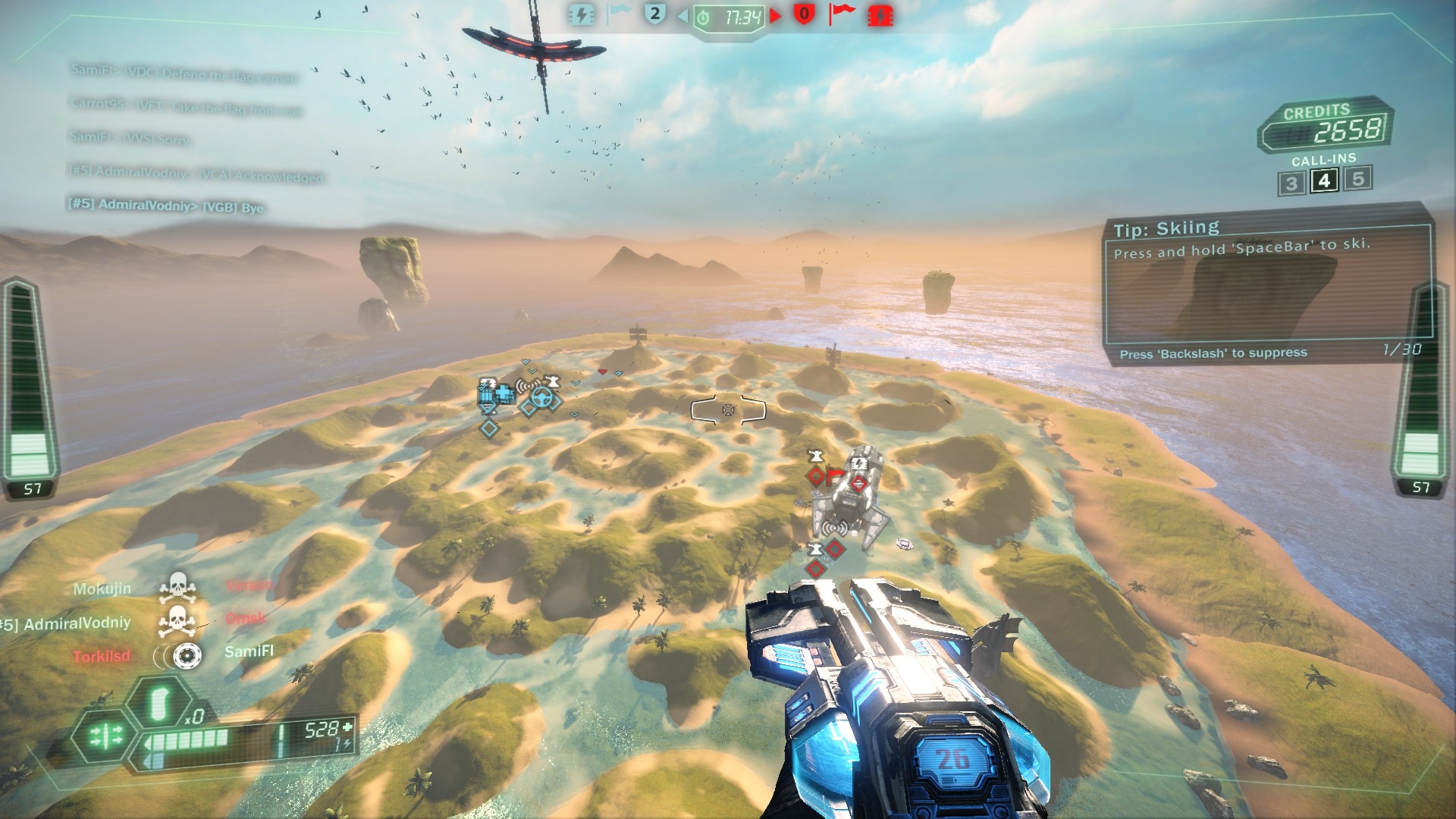The height and width of the screenshot is (819, 1456).
Task: Click the blue team flag status icon
Action: click(619, 14)
